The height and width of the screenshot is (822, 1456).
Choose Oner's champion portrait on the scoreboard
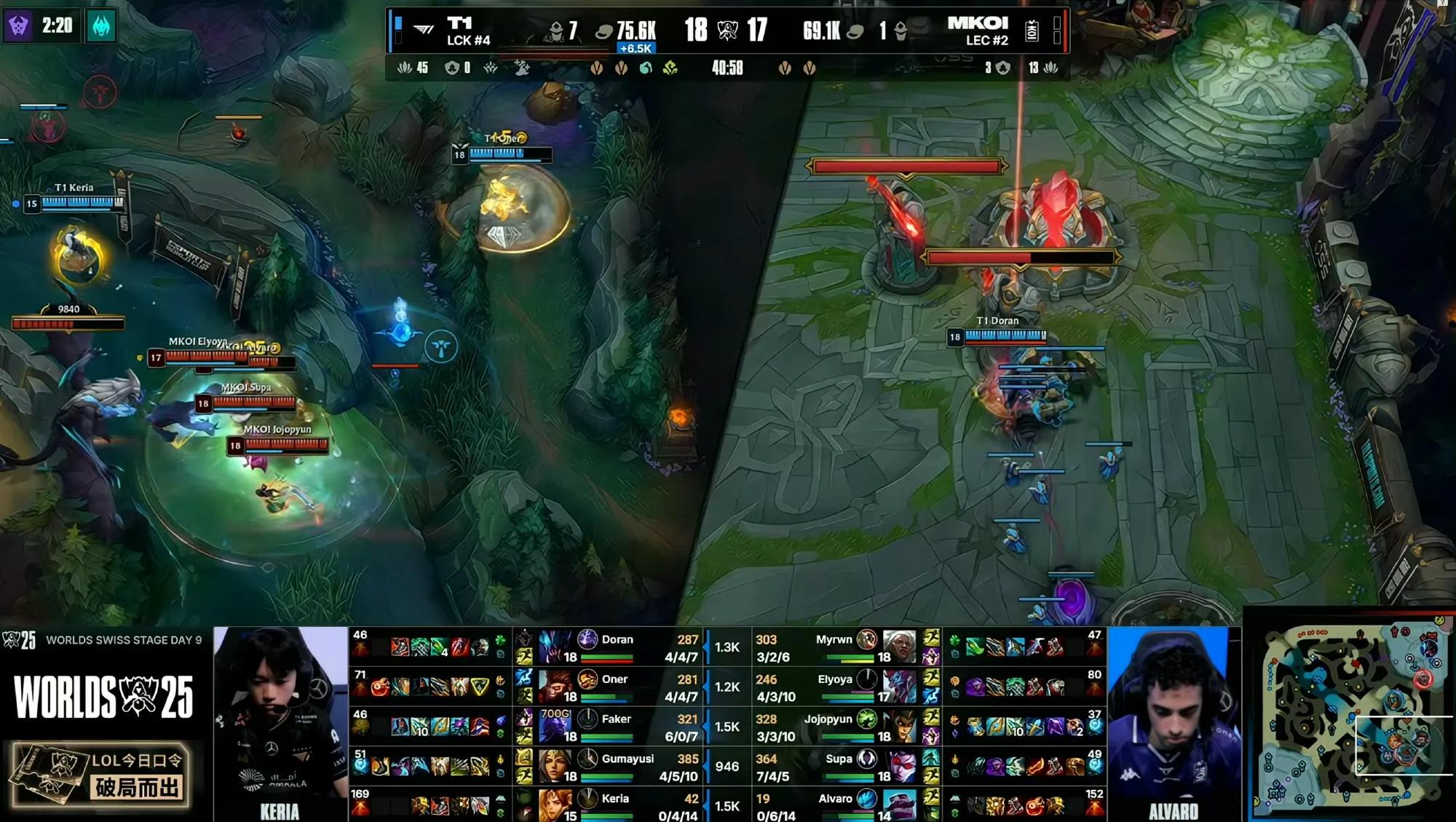pyautogui.click(x=555, y=686)
